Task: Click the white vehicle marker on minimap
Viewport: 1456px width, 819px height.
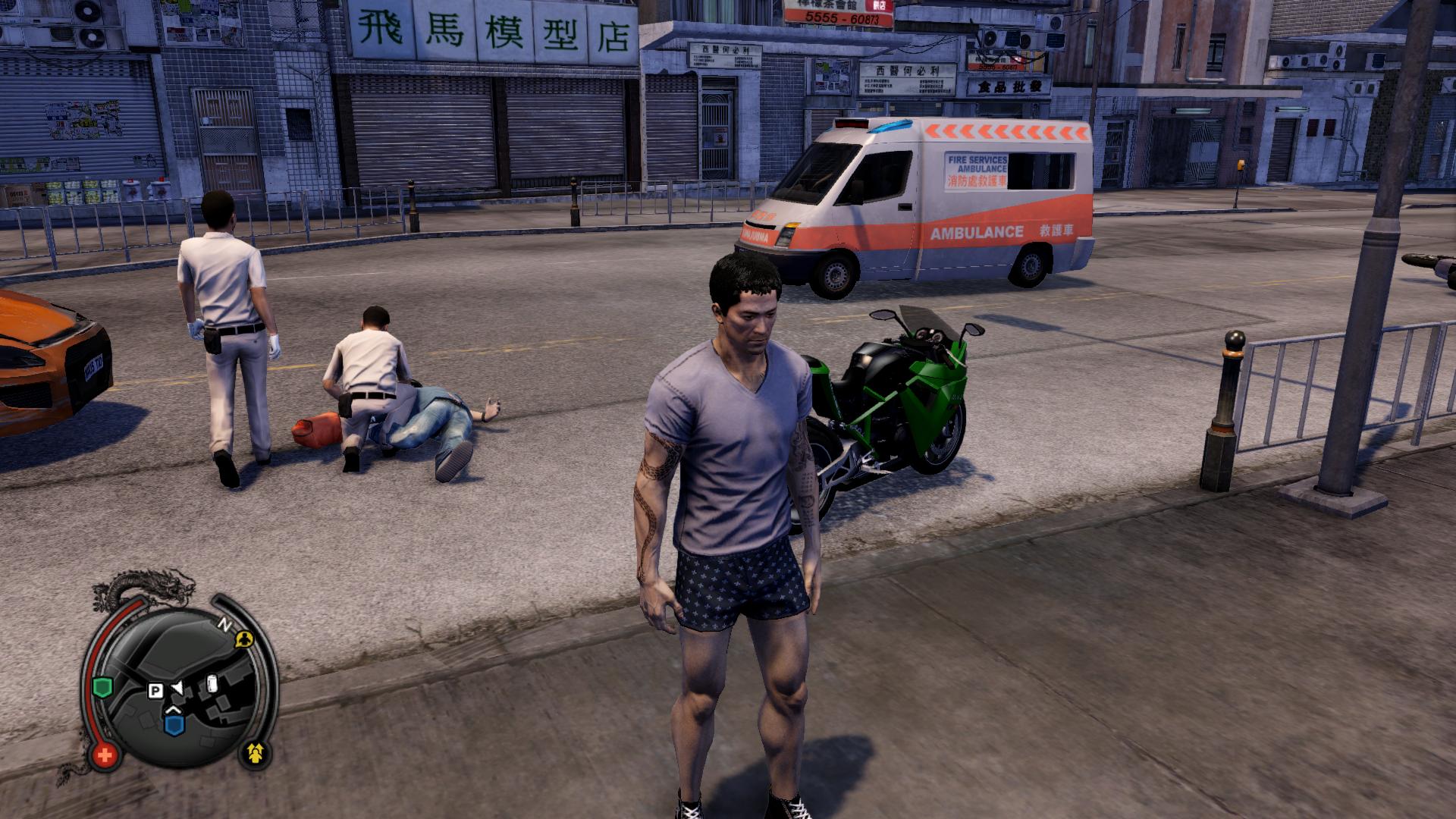Action: [212, 682]
